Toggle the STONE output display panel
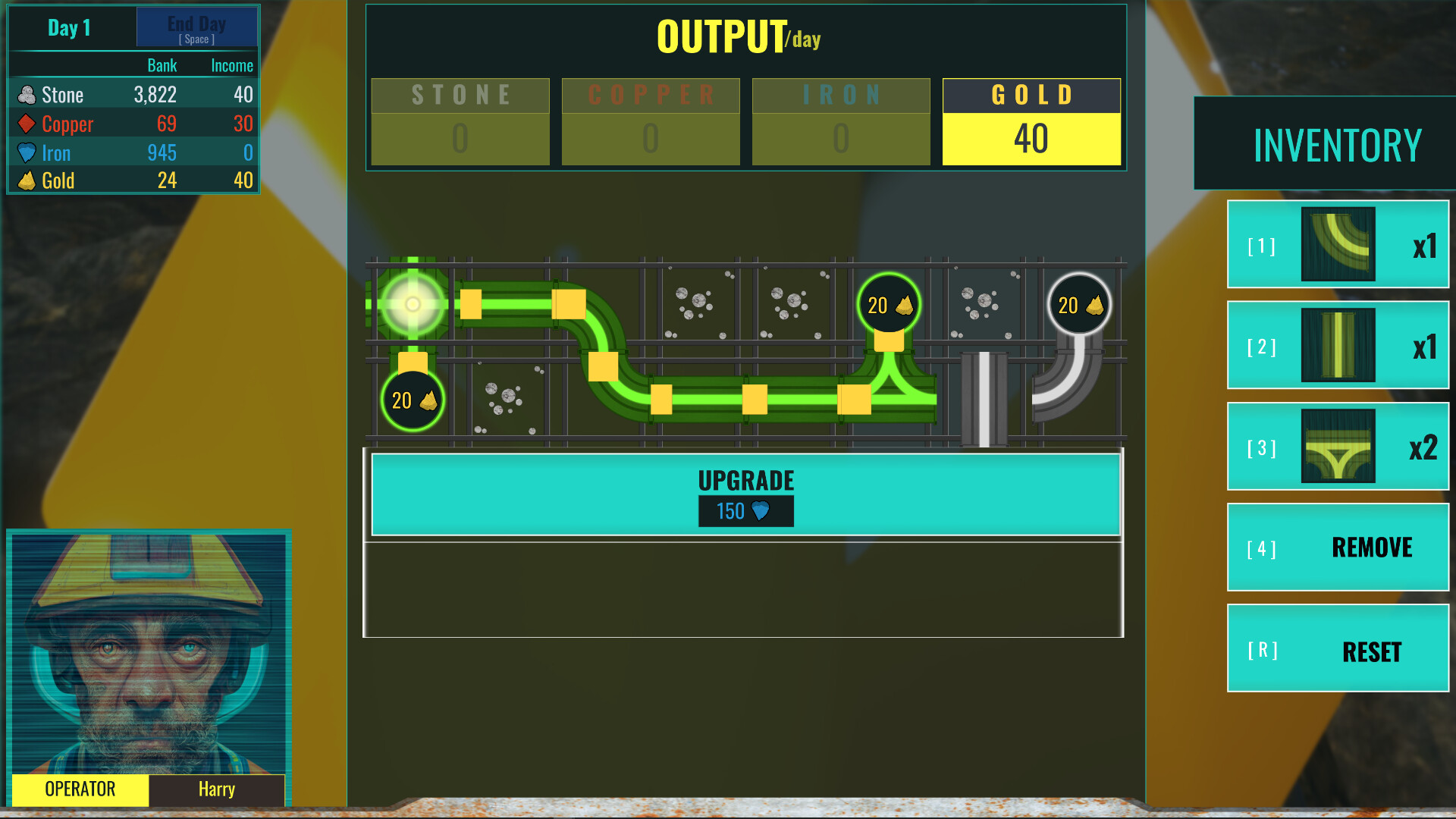The image size is (1456, 819). tap(460, 121)
